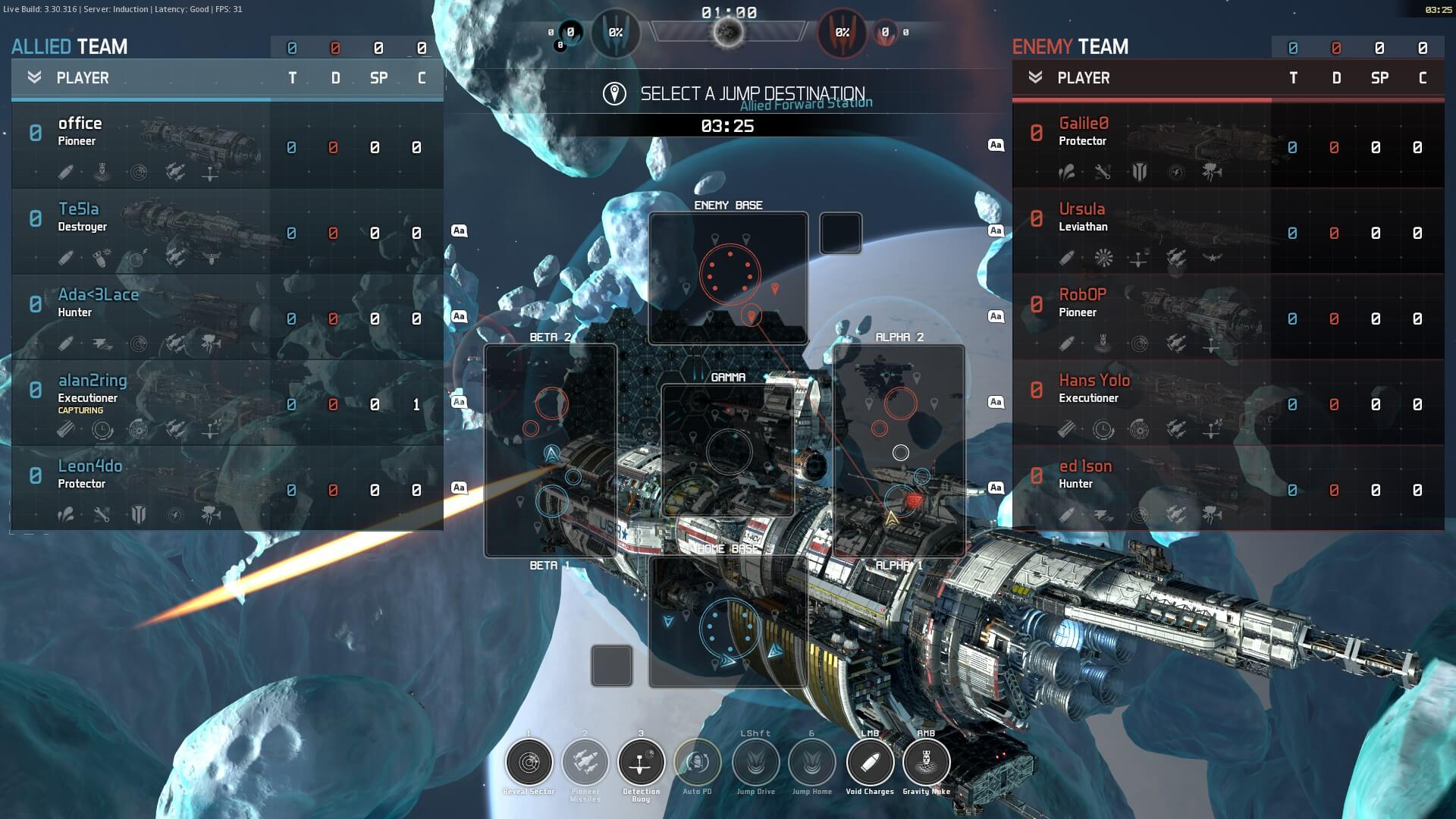Image resolution: width=1456 pixels, height=819 pixels.
Task: Select allied player alan2ring's scoreboard row
Action: (227, 403)
